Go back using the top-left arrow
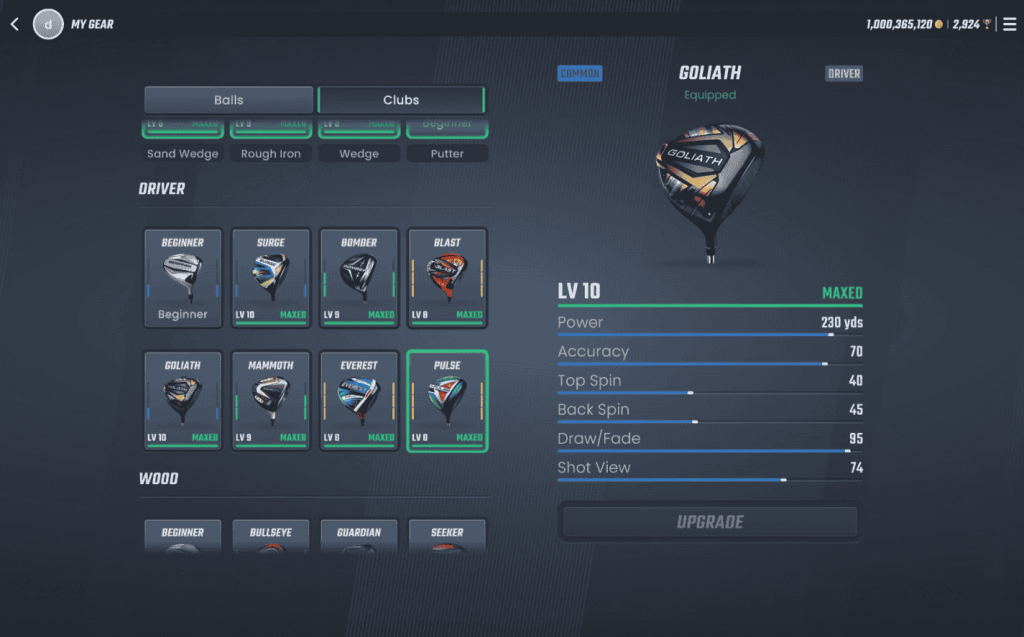 (15, 24)
